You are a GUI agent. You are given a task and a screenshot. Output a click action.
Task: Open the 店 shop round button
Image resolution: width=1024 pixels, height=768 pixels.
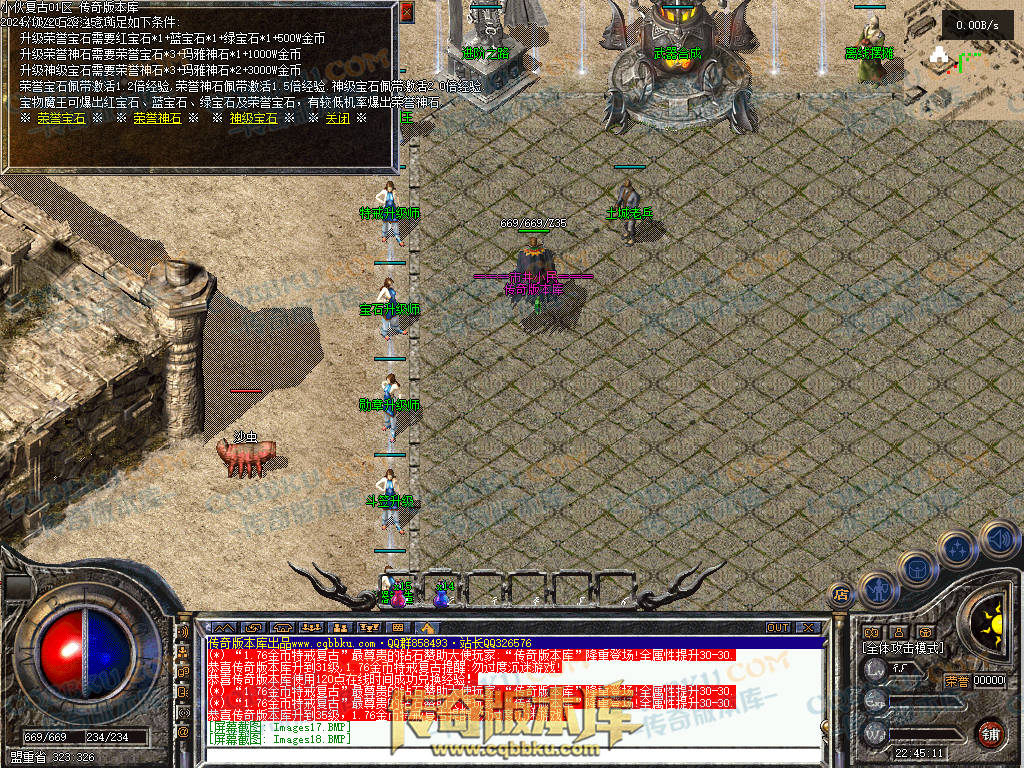click(841, 596)
